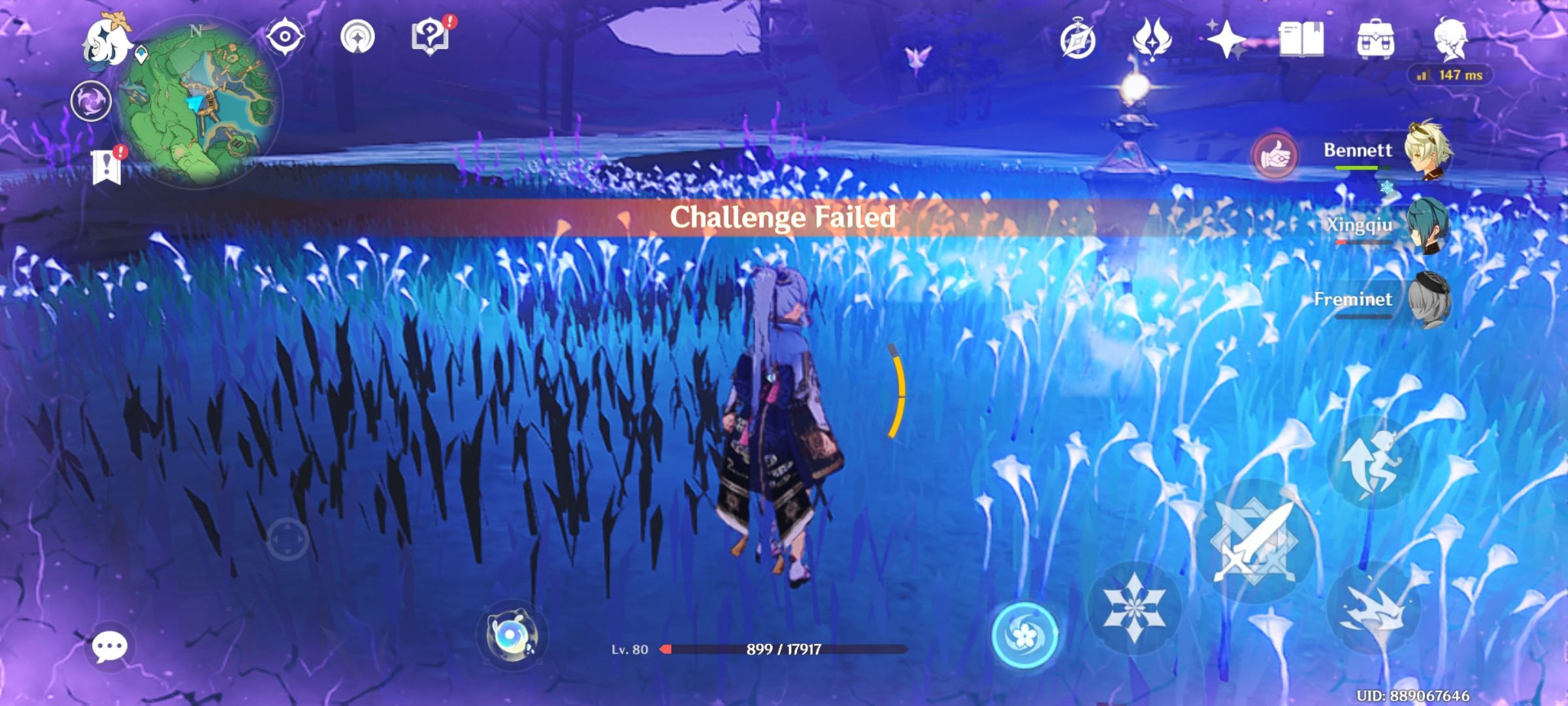Image resolution: width=1568 pixels, height=706 pixels.
Task: Activate the Elemental Sight eye icon
Action: pos(286,36)
